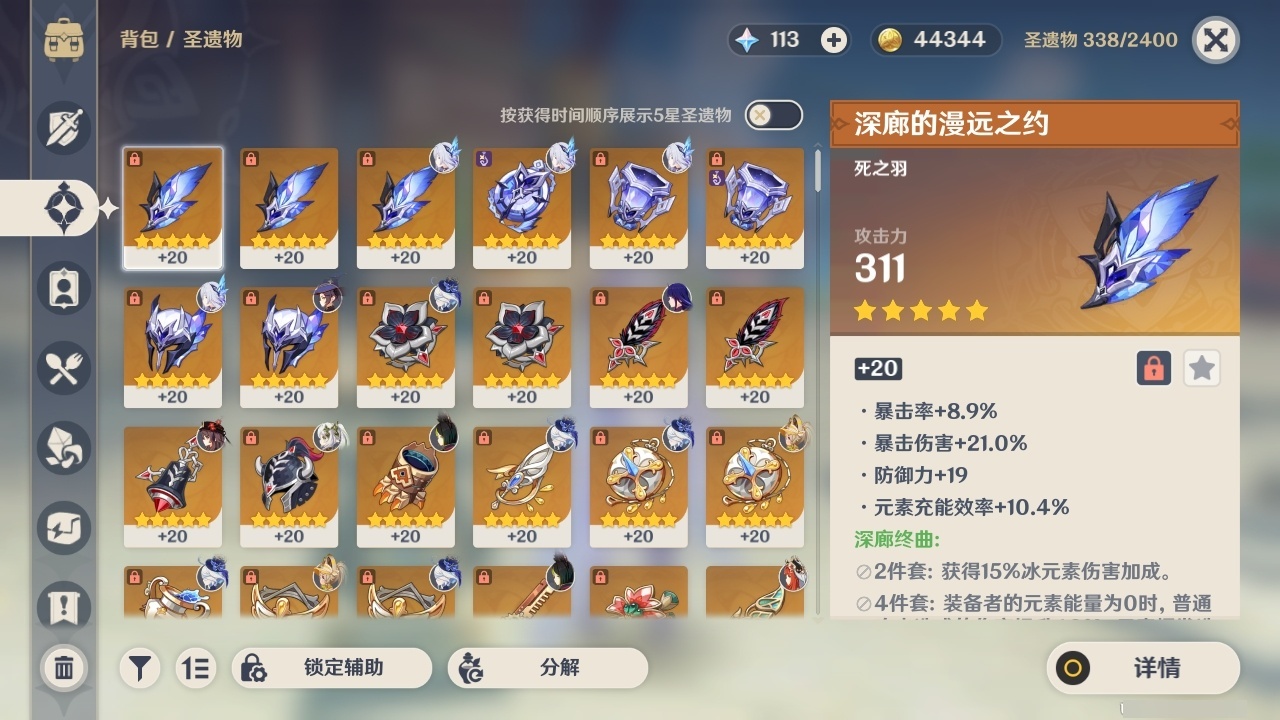Click the plus to purchase Primogems
The height and width of the screenshot is (720, 1280).
coord(835,40)
